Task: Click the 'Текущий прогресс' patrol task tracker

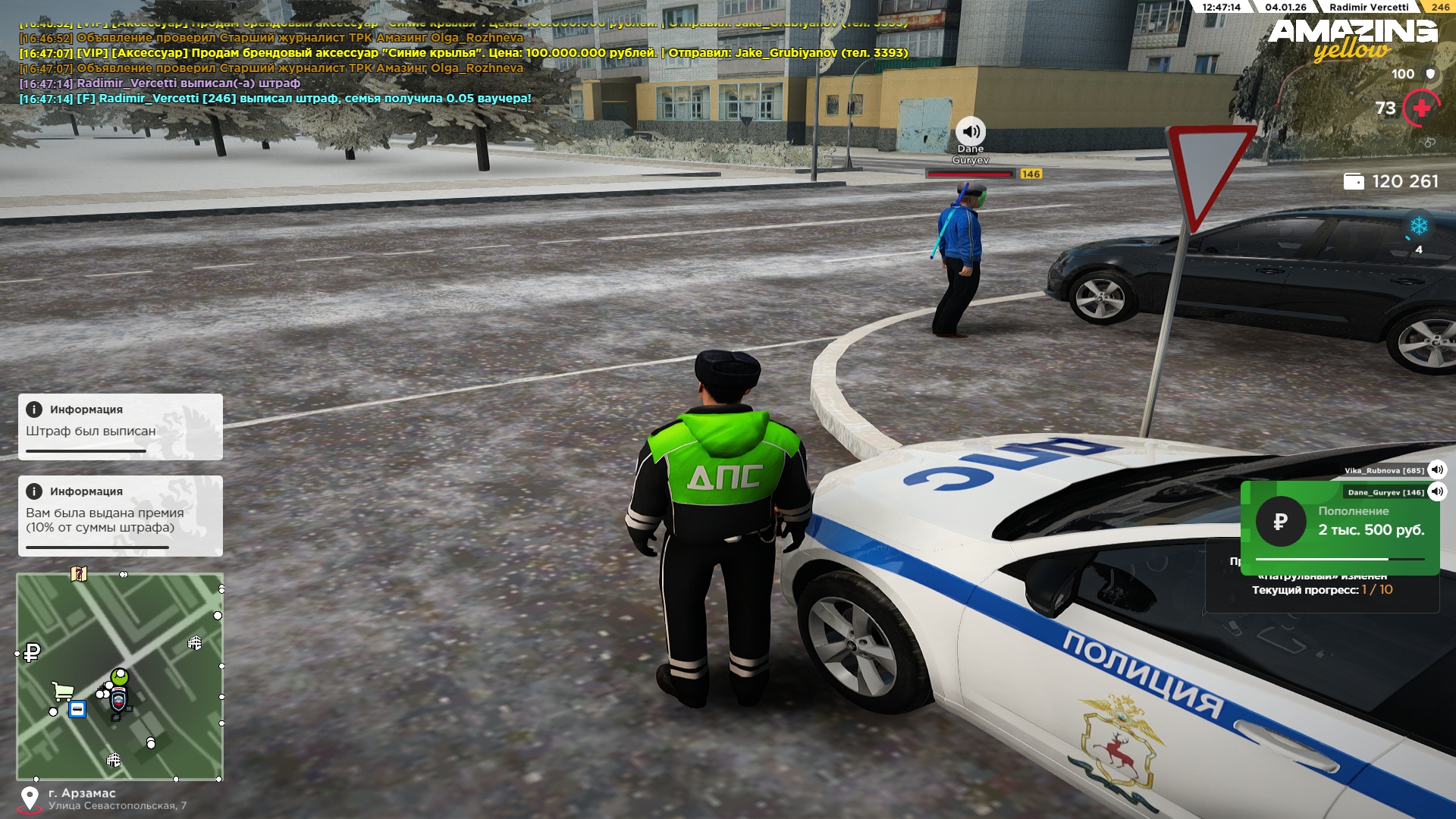Action: (1322, 590)
